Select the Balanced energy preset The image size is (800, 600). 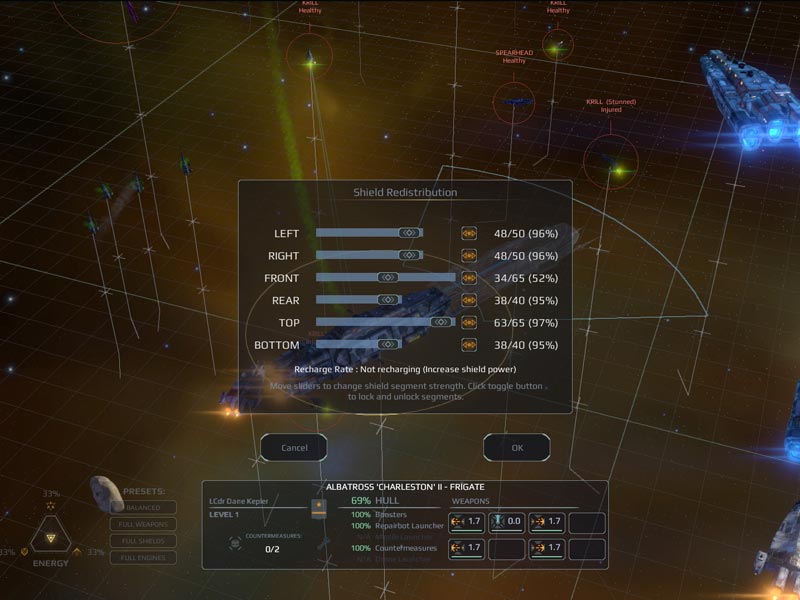click(143, 507)
